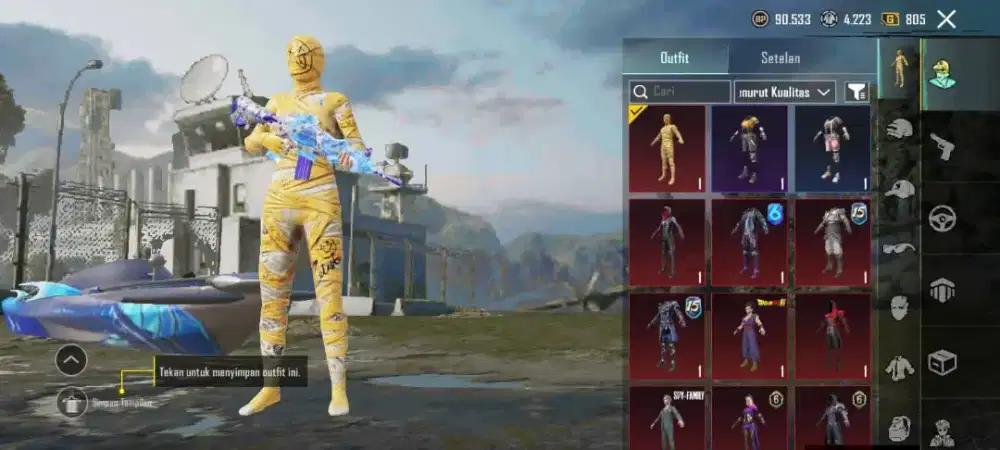Open the Kualitas sort dropdown
The width and height of the screenshot is (1000, 450).
click(784, 92)
